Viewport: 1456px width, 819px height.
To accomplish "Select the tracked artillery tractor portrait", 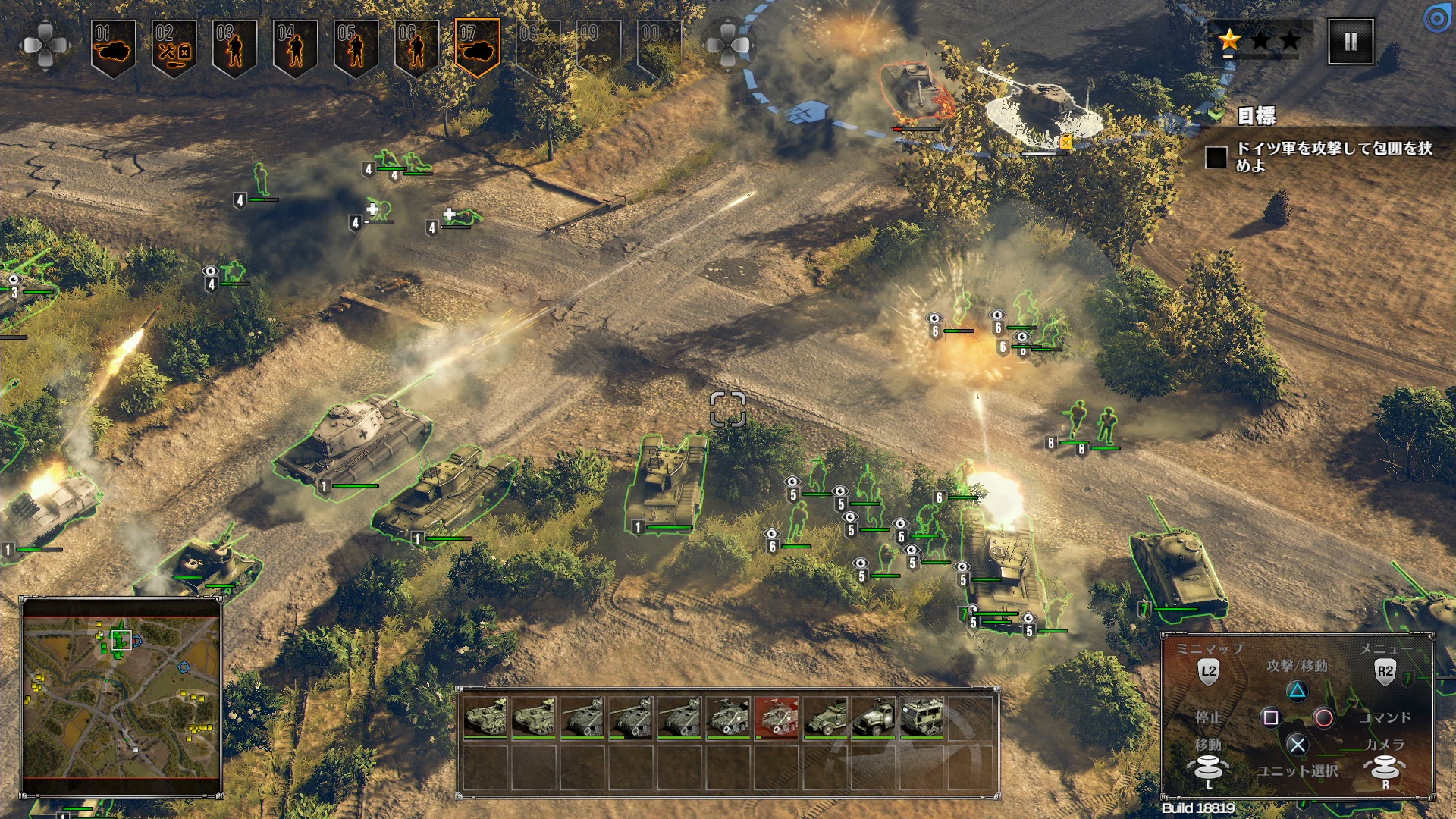I will (x=922, y=717).
